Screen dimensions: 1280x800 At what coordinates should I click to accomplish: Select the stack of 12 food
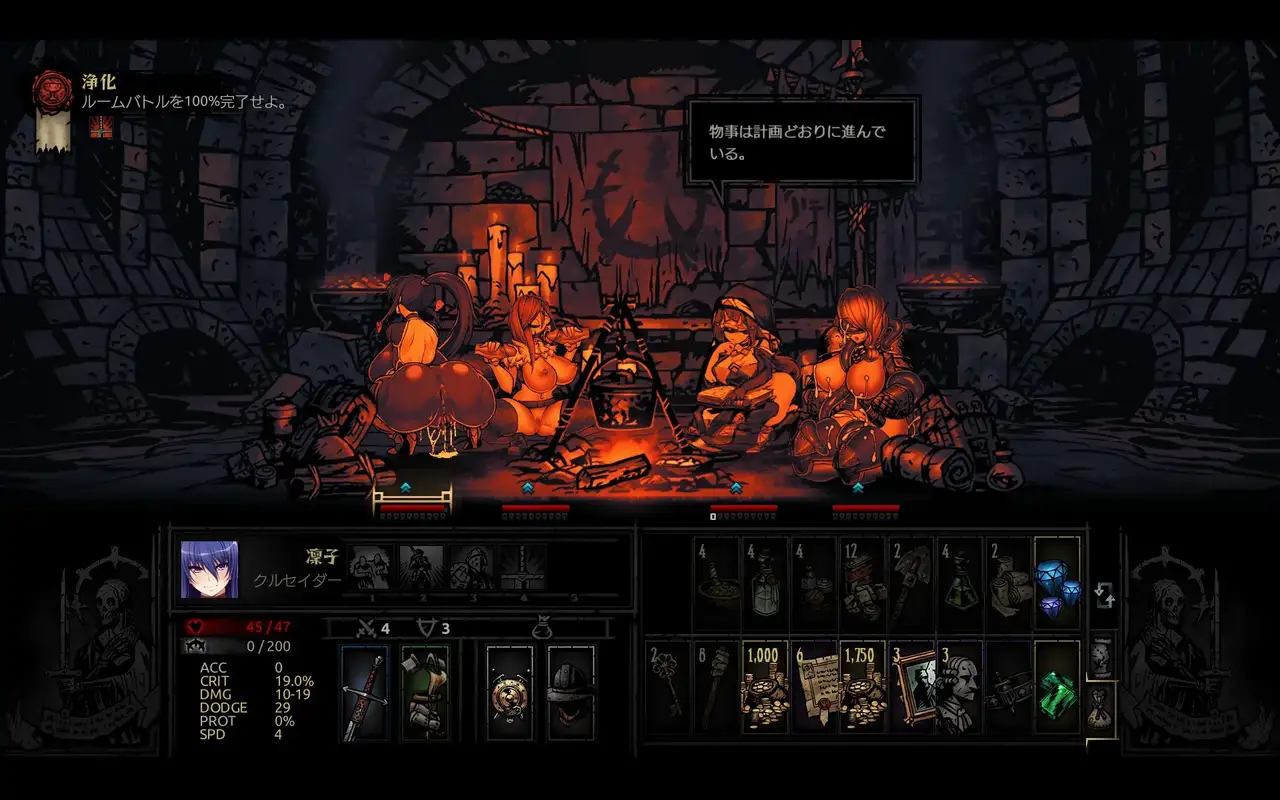pos(863,584)
